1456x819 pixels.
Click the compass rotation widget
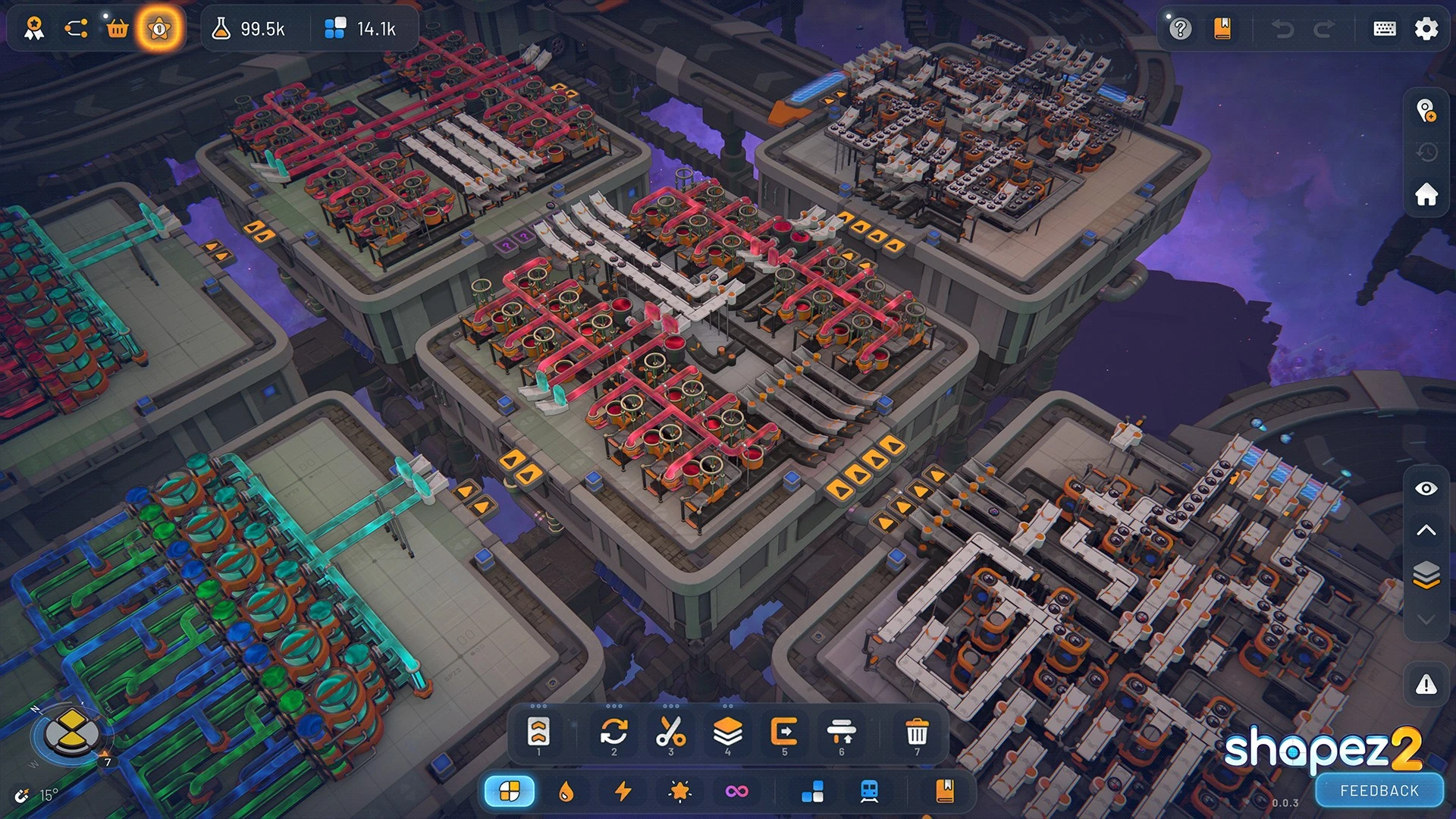[x=71, y=732]
